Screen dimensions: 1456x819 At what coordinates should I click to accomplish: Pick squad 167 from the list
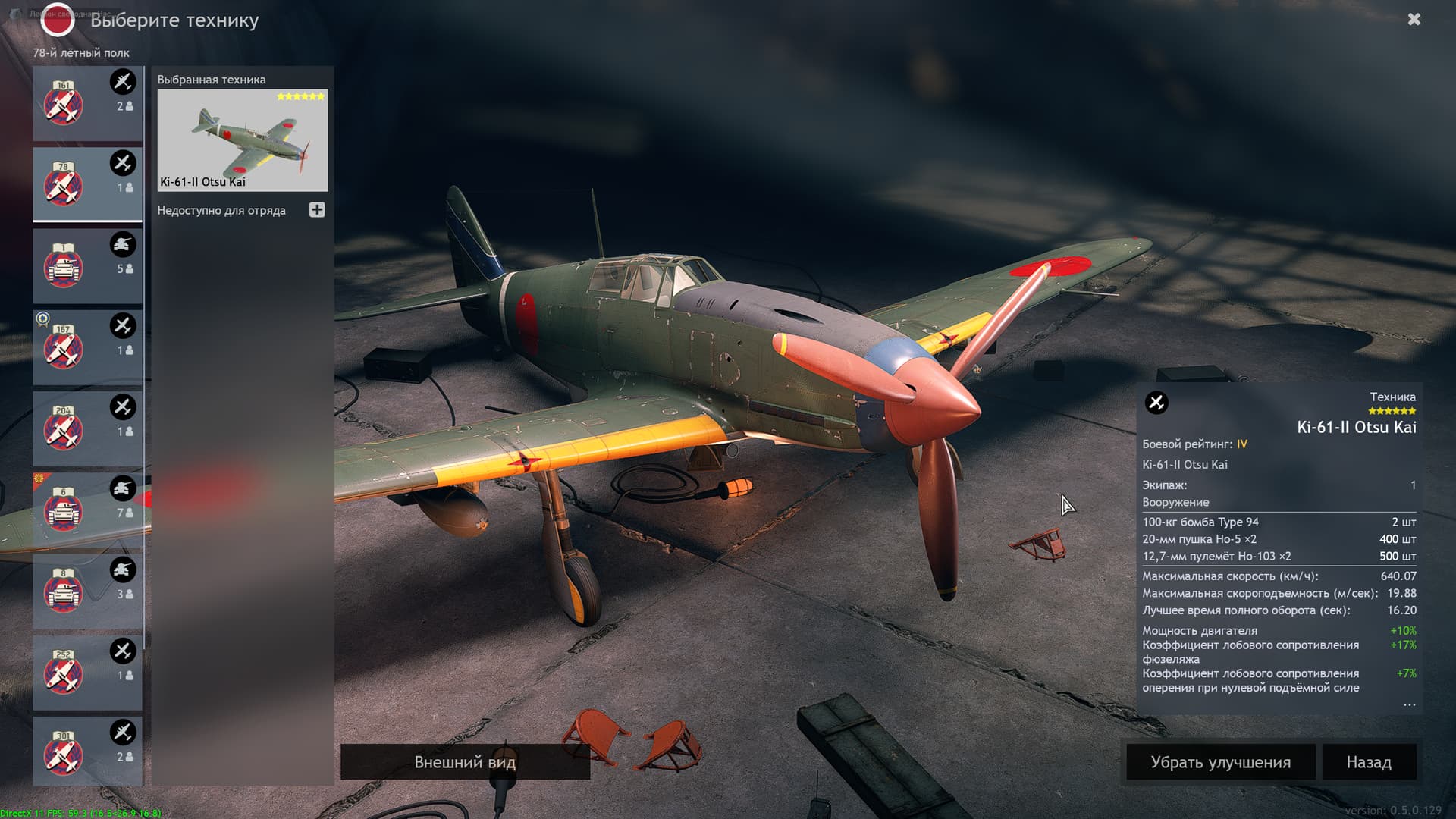[87, 348]
